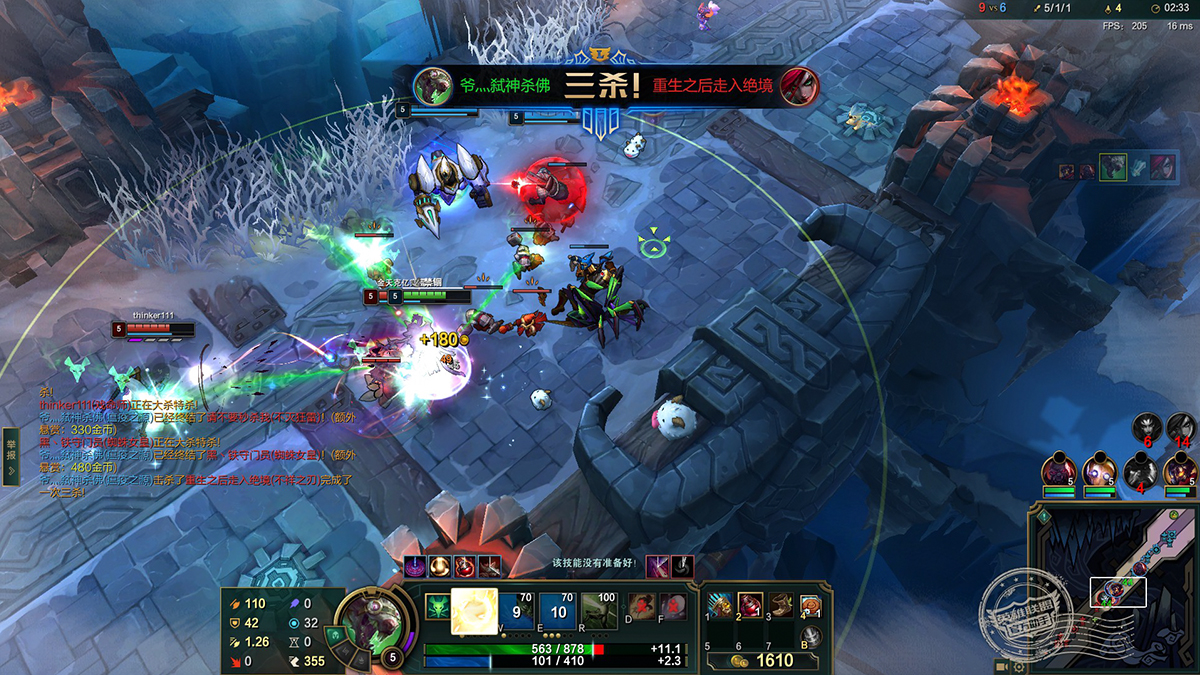Select the E ability showing cooldown 10

[x=558, y=611]
